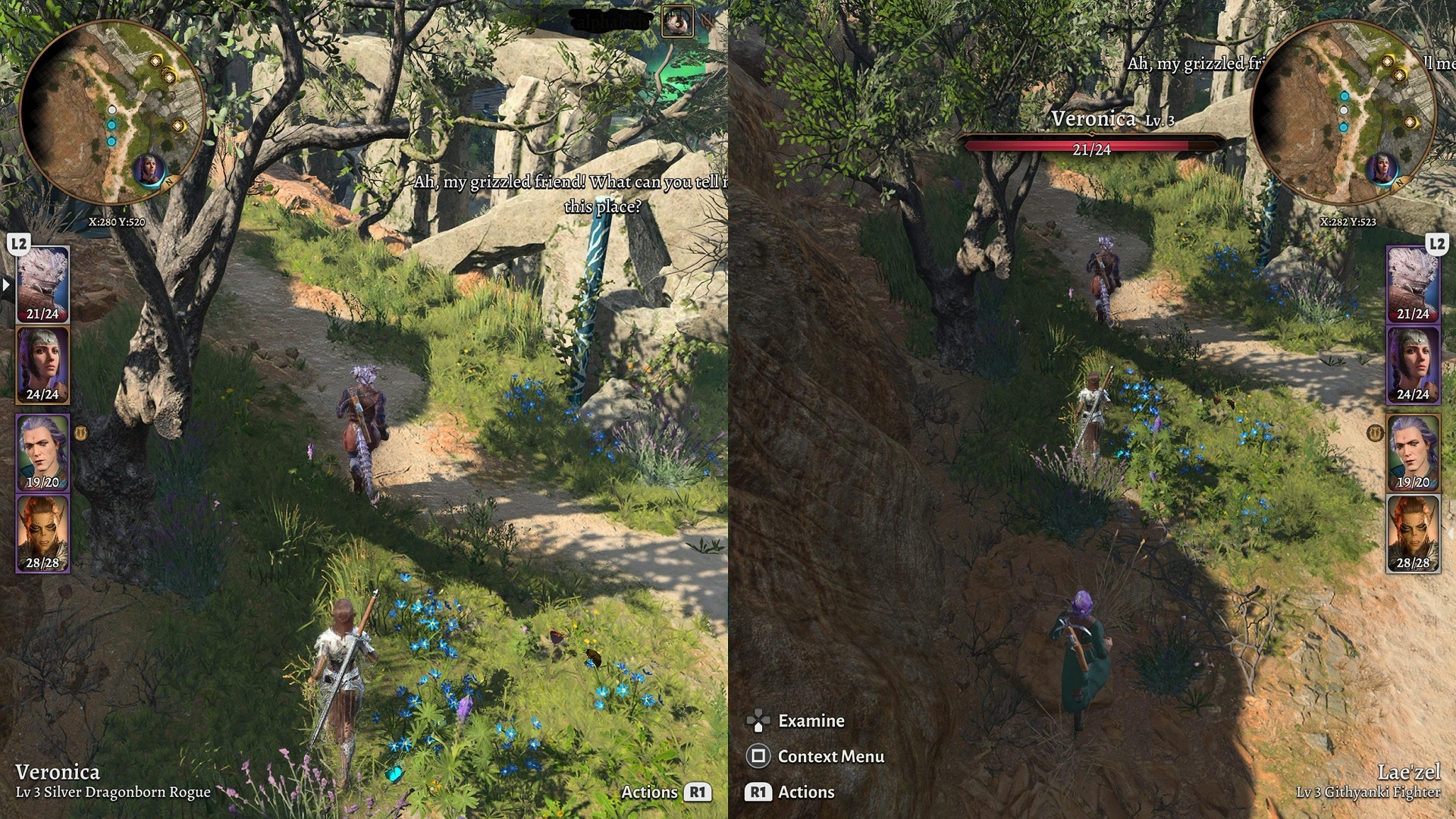The image size is (1456, 819).
Task: Select Lae'zel's portrait showing 28/28 HP
Action: pos(42,535)
